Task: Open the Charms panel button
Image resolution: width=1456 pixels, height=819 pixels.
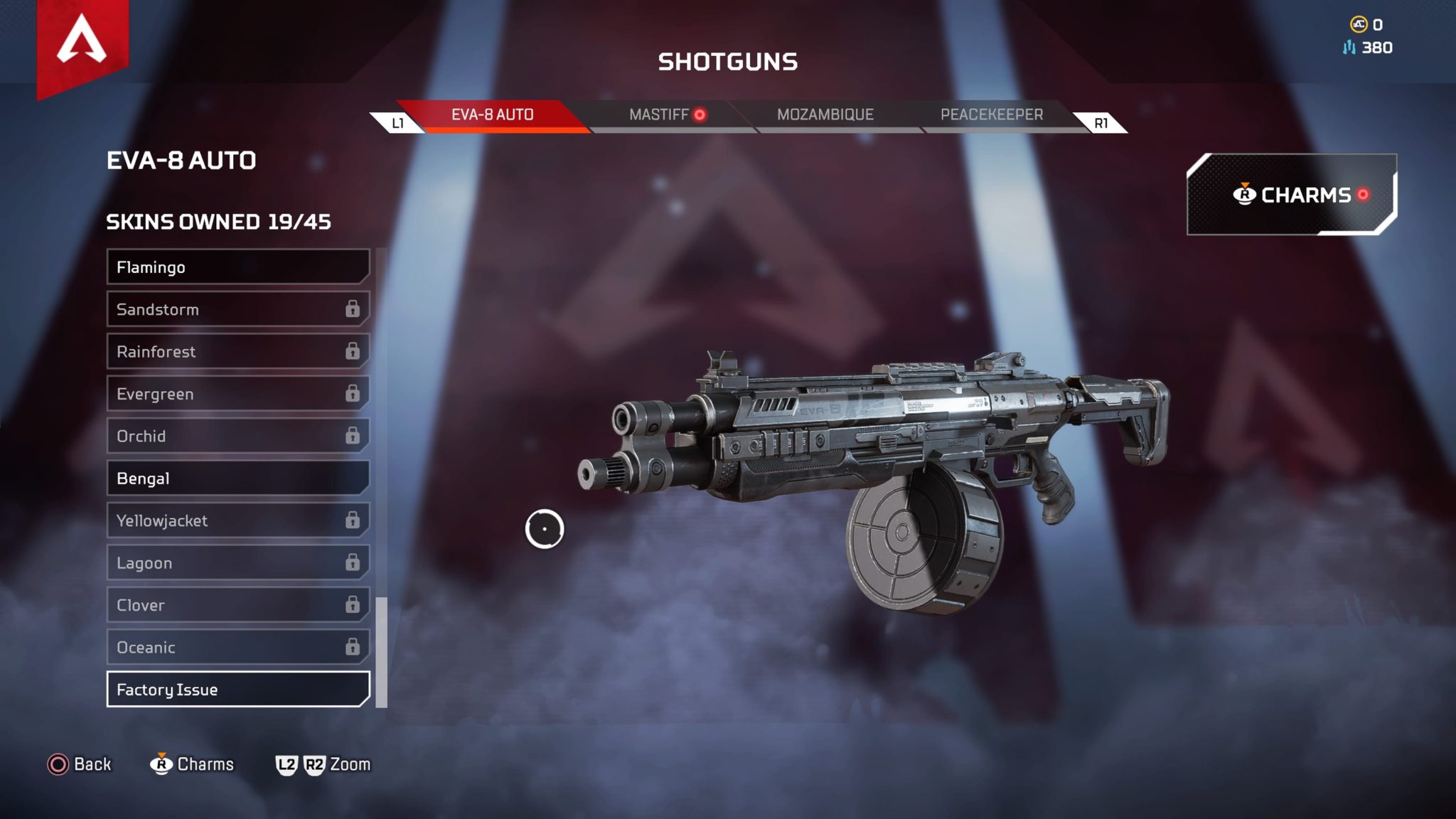Action: pyautogui.click(x=1291, y=195)
